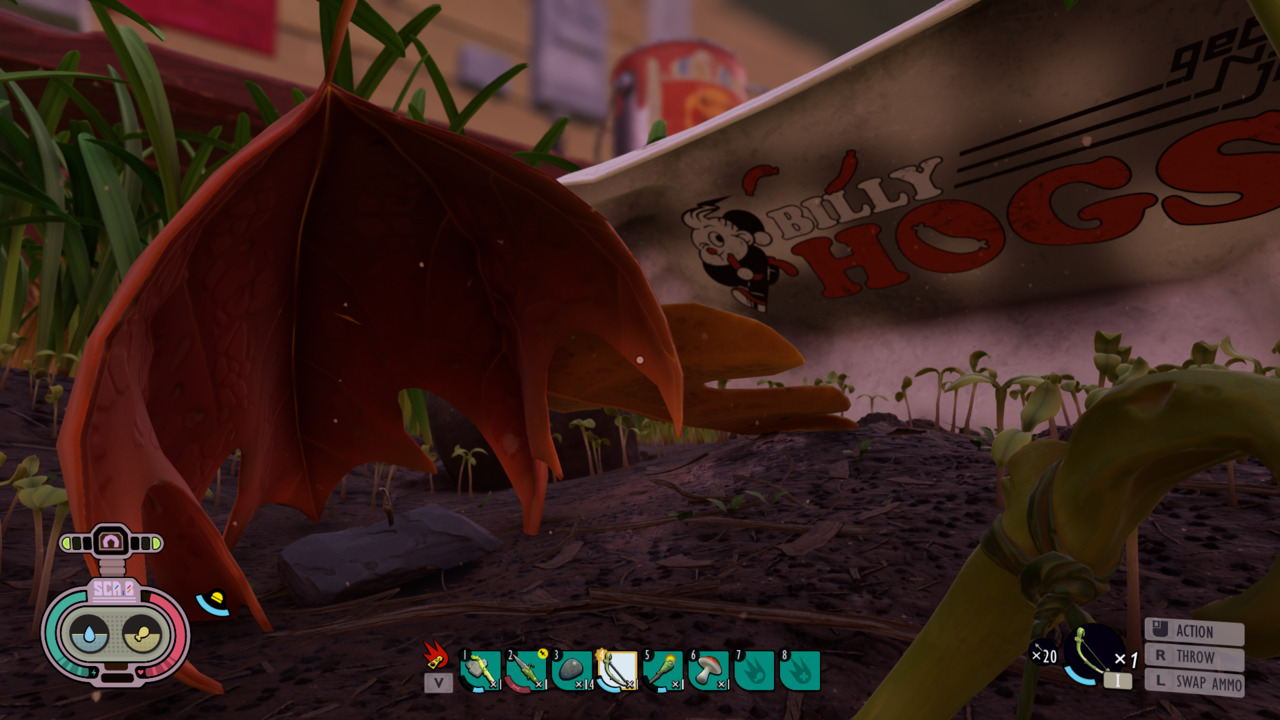Click the drumstick hunger gauge
The height and width of the screenshot is (720, 1280).
(142, 632)
